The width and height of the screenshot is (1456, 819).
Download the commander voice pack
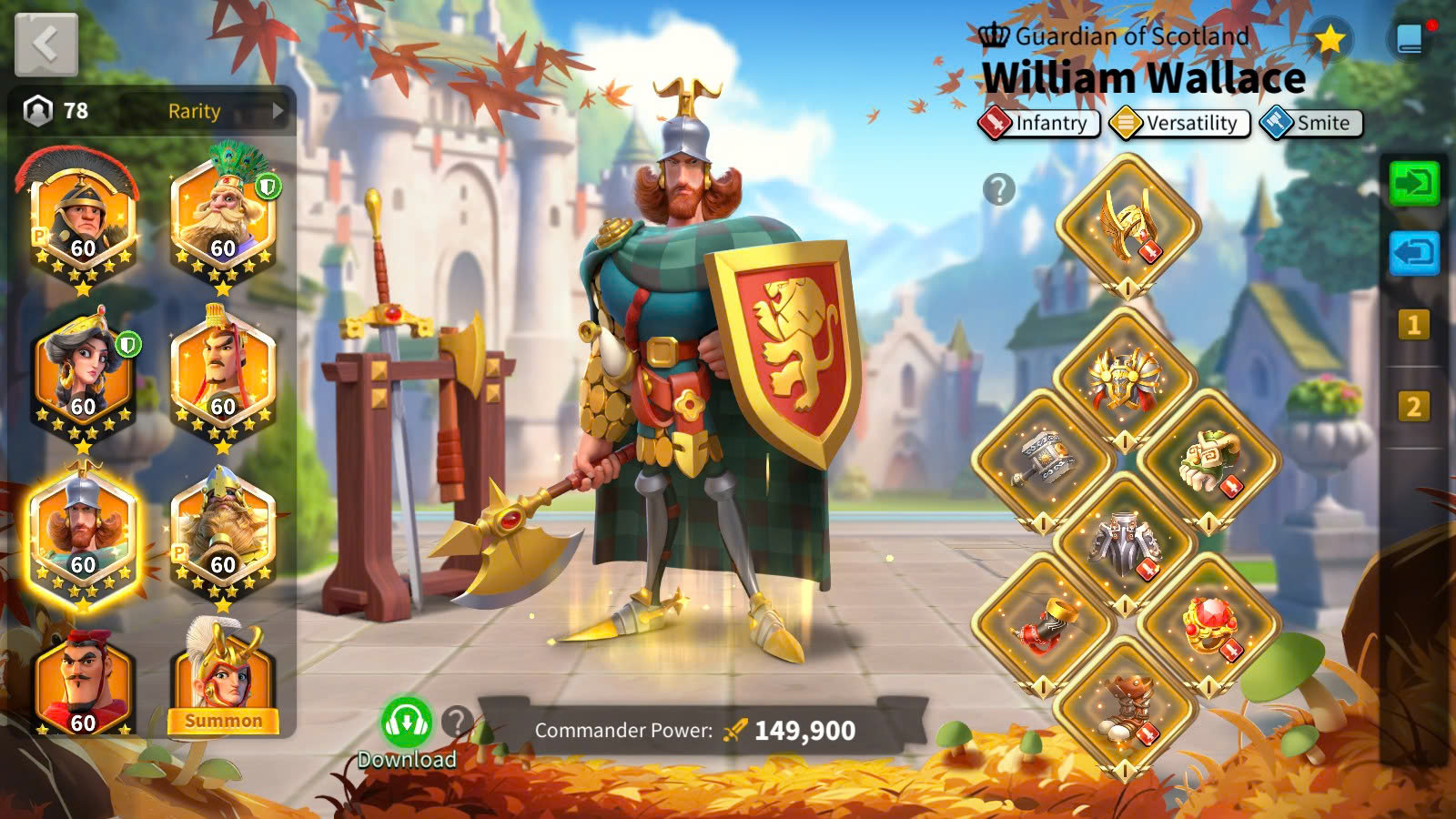point(406,725)
